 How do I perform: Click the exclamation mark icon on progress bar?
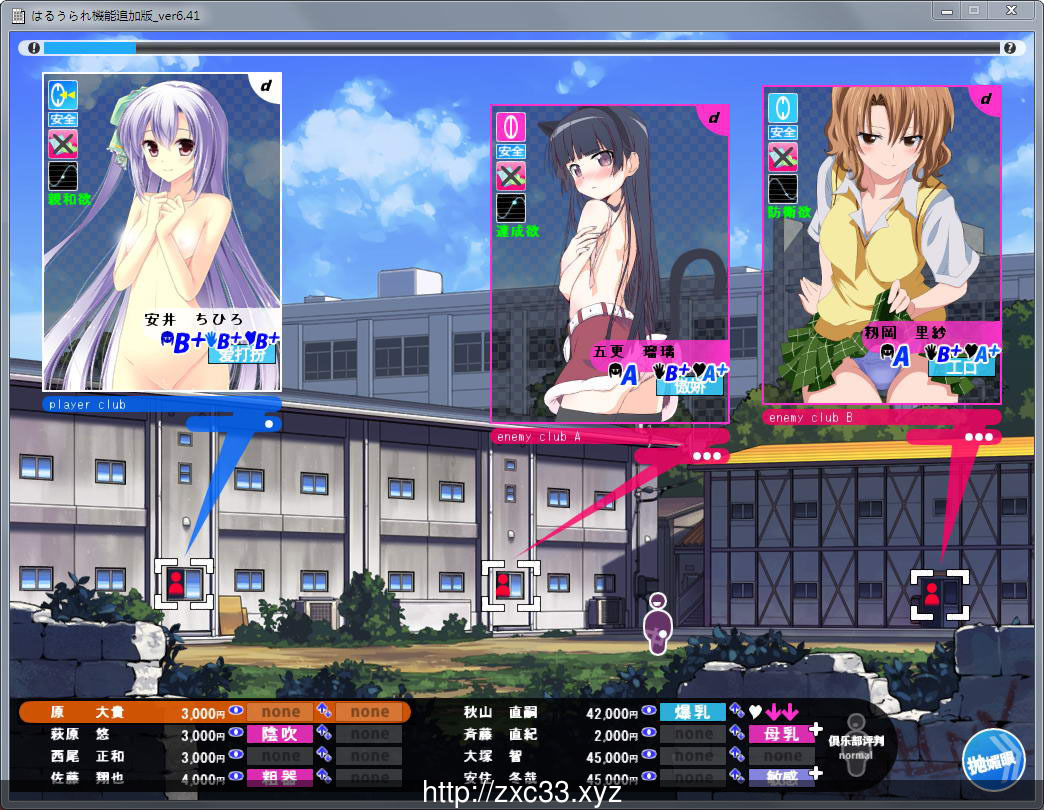34,47
